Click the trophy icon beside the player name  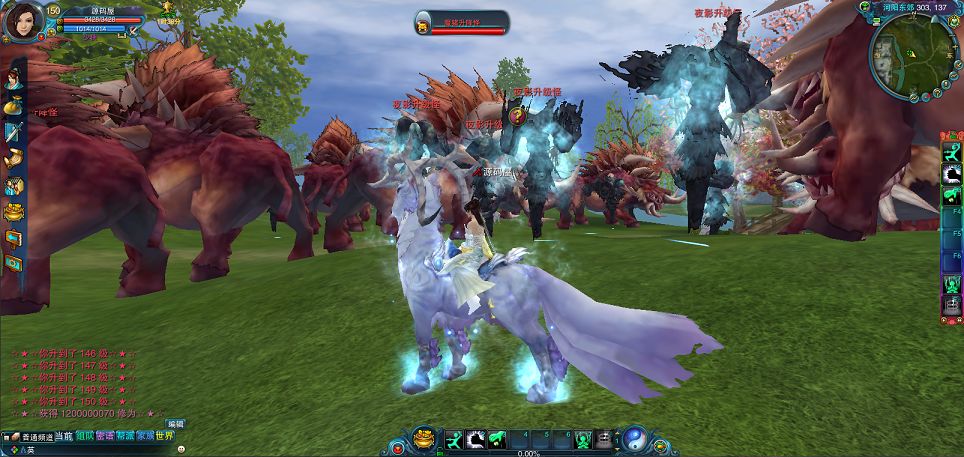pyautogui.click(x=166, y=8)
